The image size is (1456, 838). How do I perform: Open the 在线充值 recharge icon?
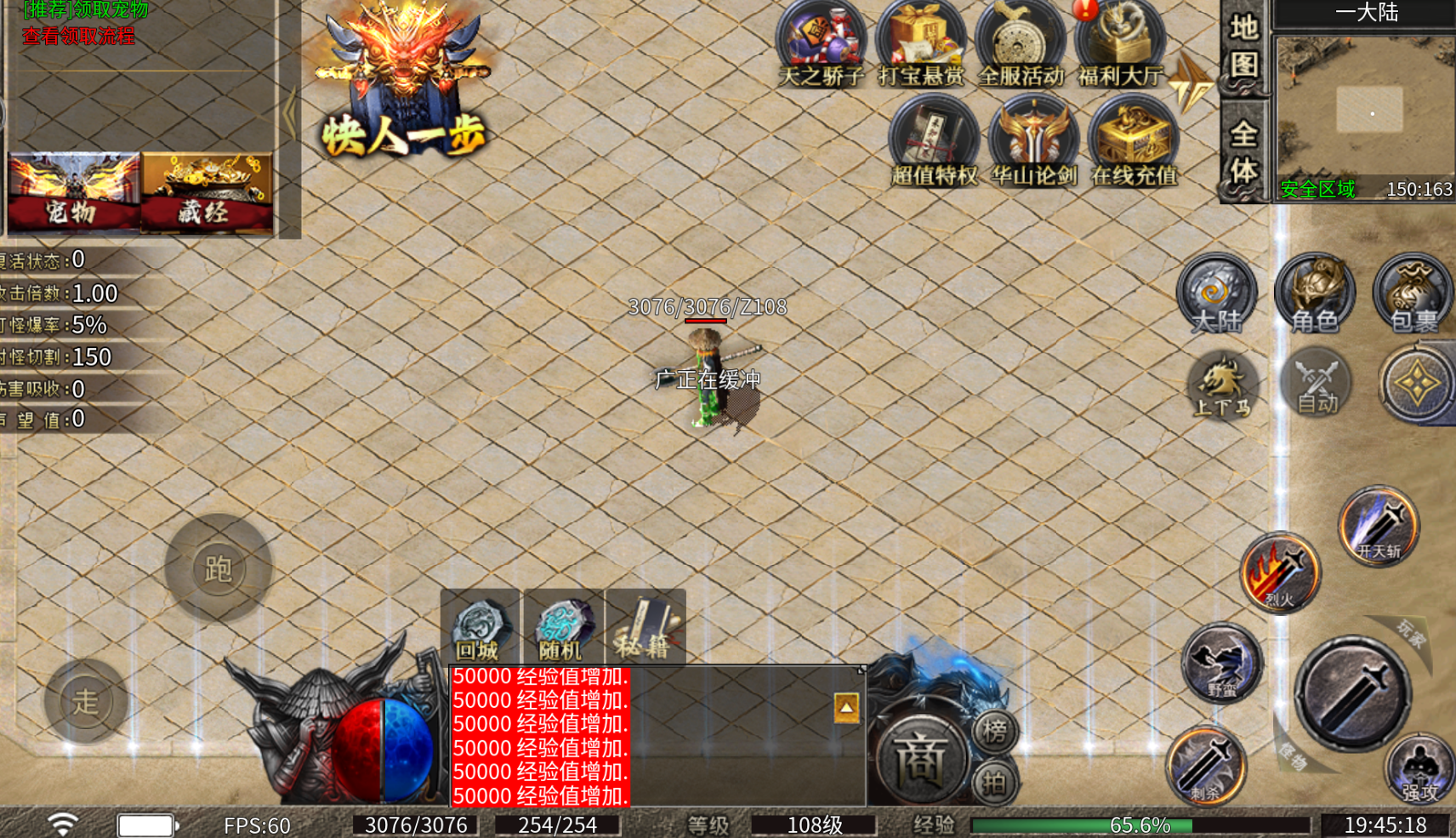tap(1134, 140)
